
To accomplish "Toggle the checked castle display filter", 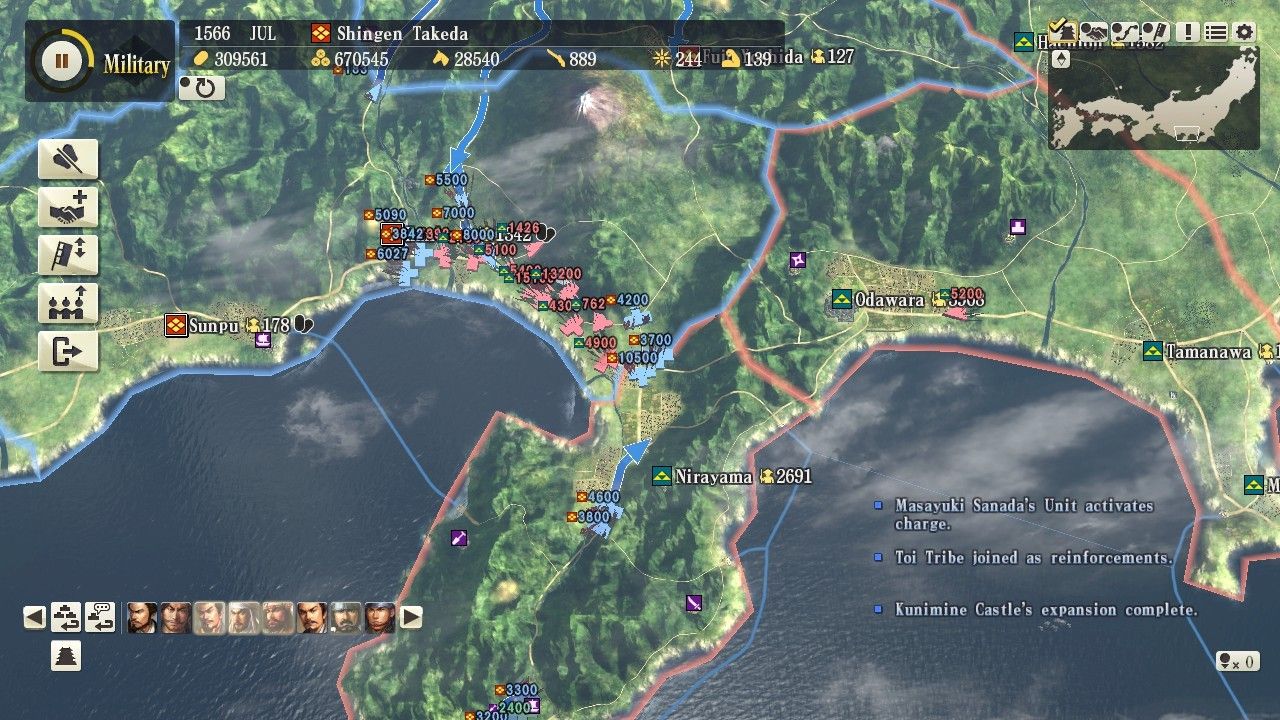I will (x=1062, y=32).
